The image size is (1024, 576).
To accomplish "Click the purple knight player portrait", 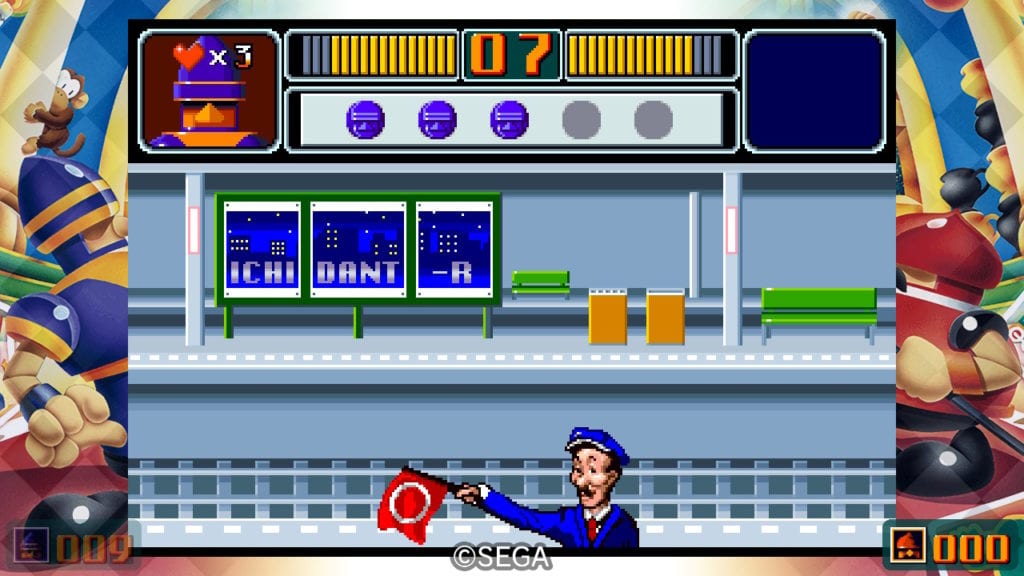I will [x=209, y=92].
